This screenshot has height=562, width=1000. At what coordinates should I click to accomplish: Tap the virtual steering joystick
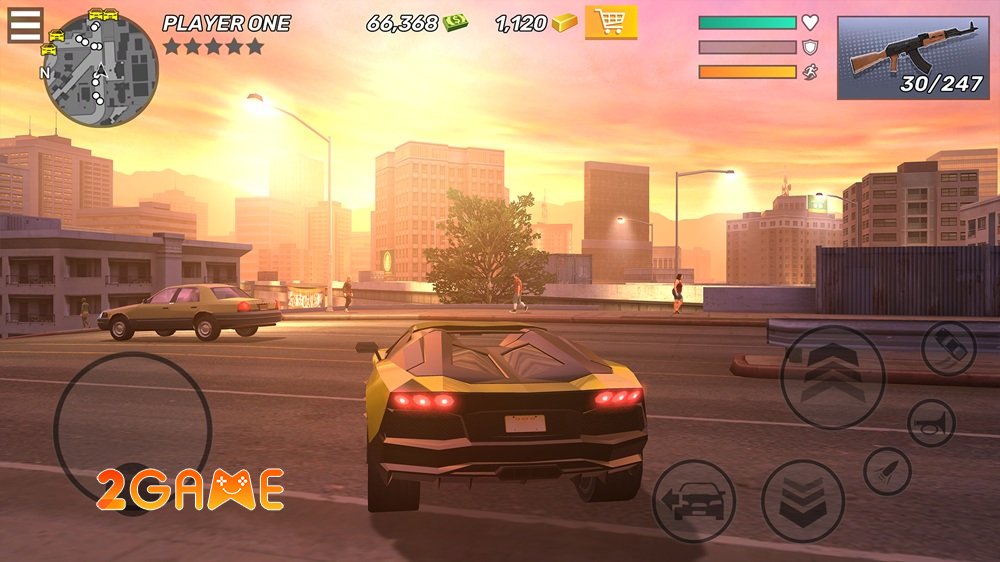[x=132, y=431]
